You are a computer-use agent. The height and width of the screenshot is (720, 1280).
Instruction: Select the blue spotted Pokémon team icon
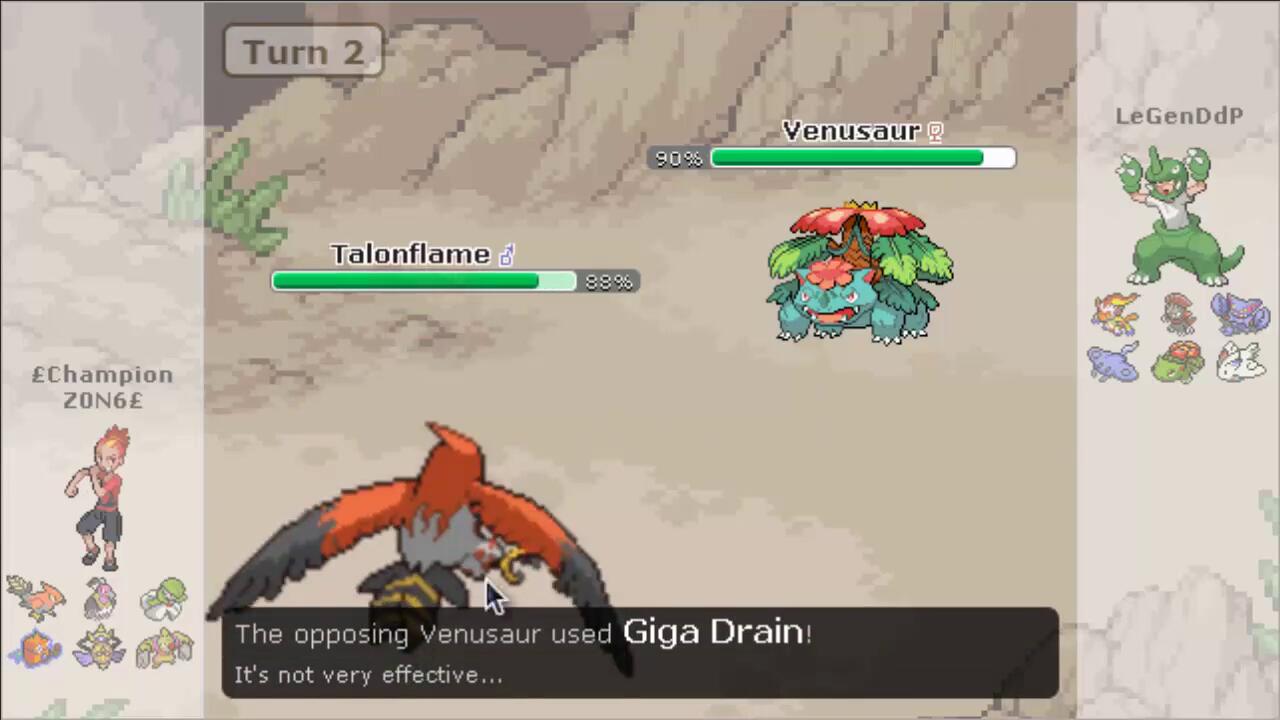[x=1114, y=362]
